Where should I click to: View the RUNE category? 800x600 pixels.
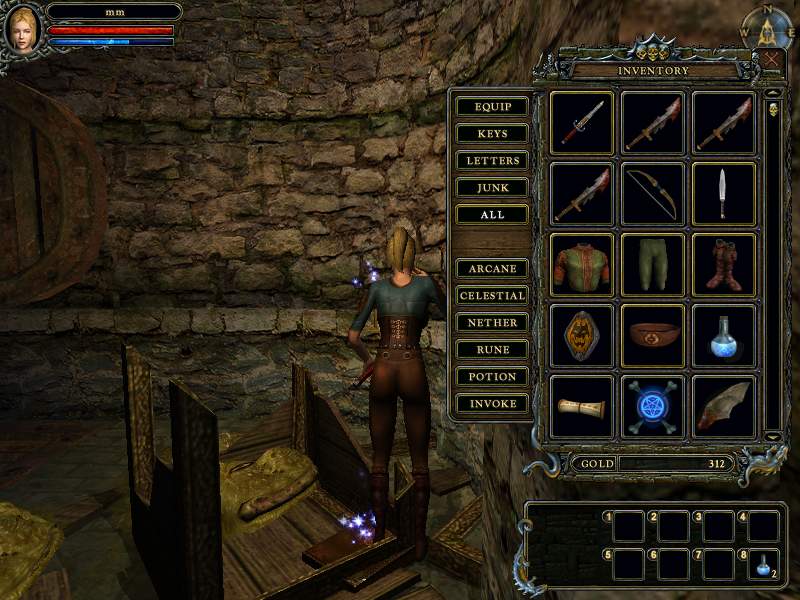click(492, 350)
